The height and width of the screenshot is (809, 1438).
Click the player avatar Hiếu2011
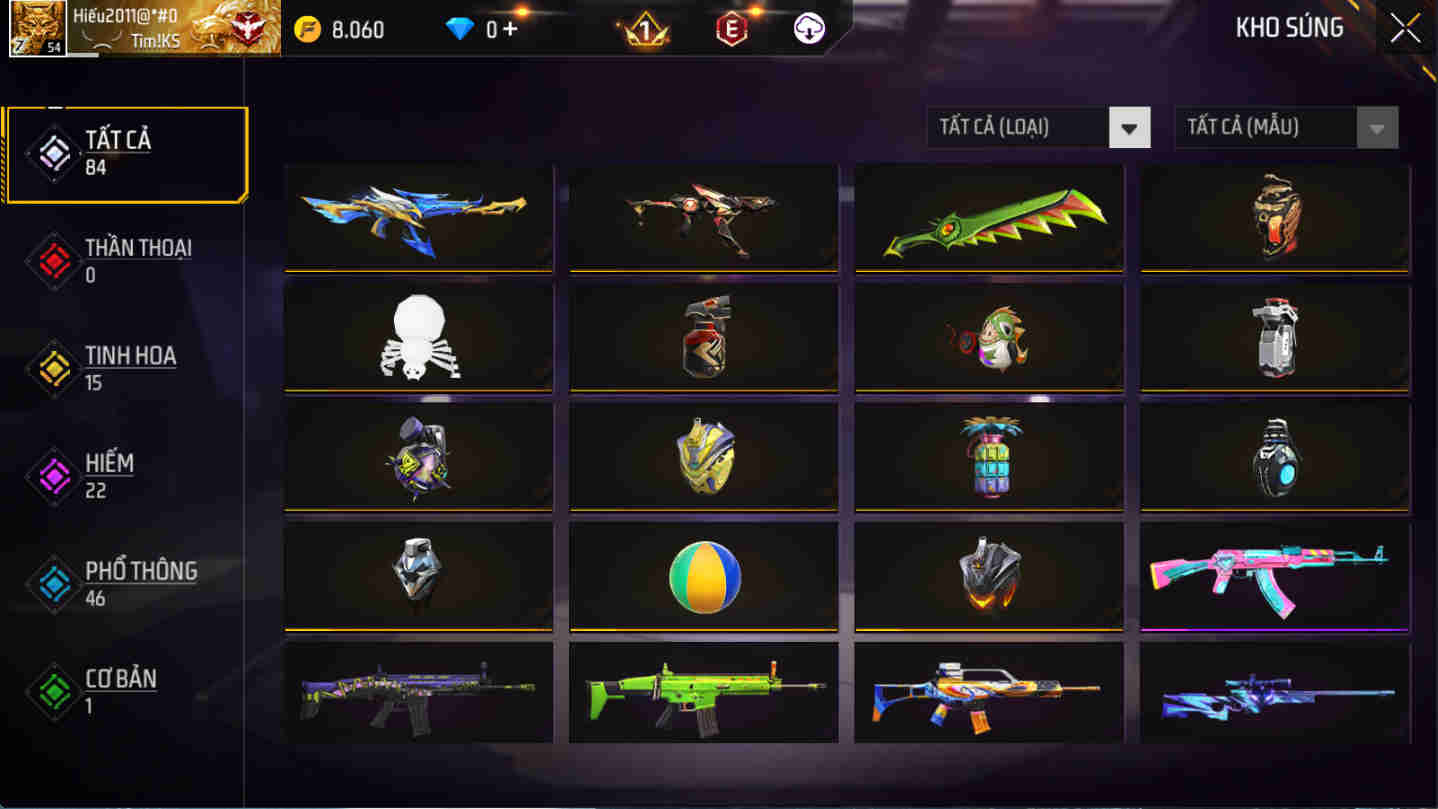tap(38, 29)
